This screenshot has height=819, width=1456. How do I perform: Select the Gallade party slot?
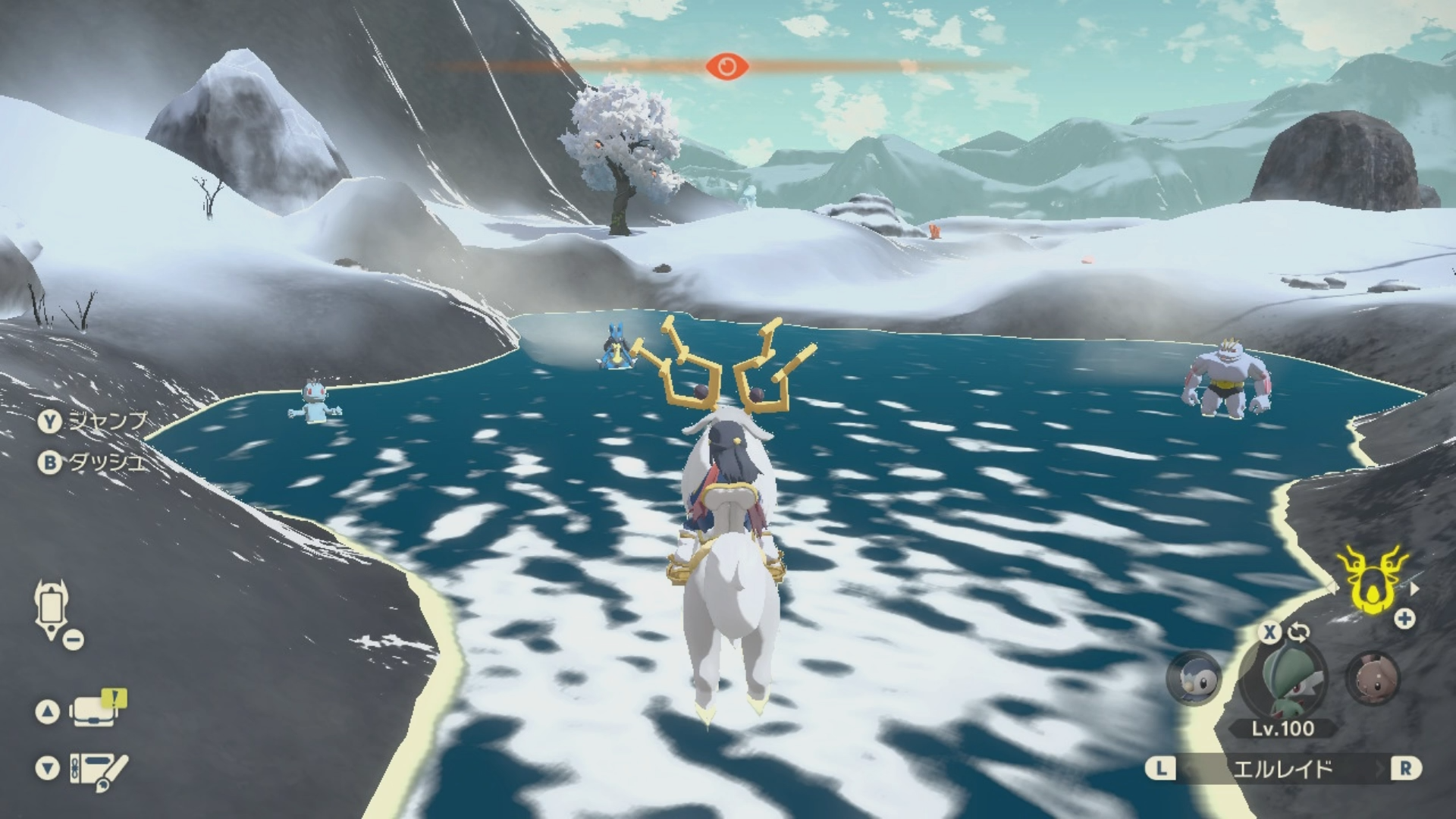tap(1283, 679)
